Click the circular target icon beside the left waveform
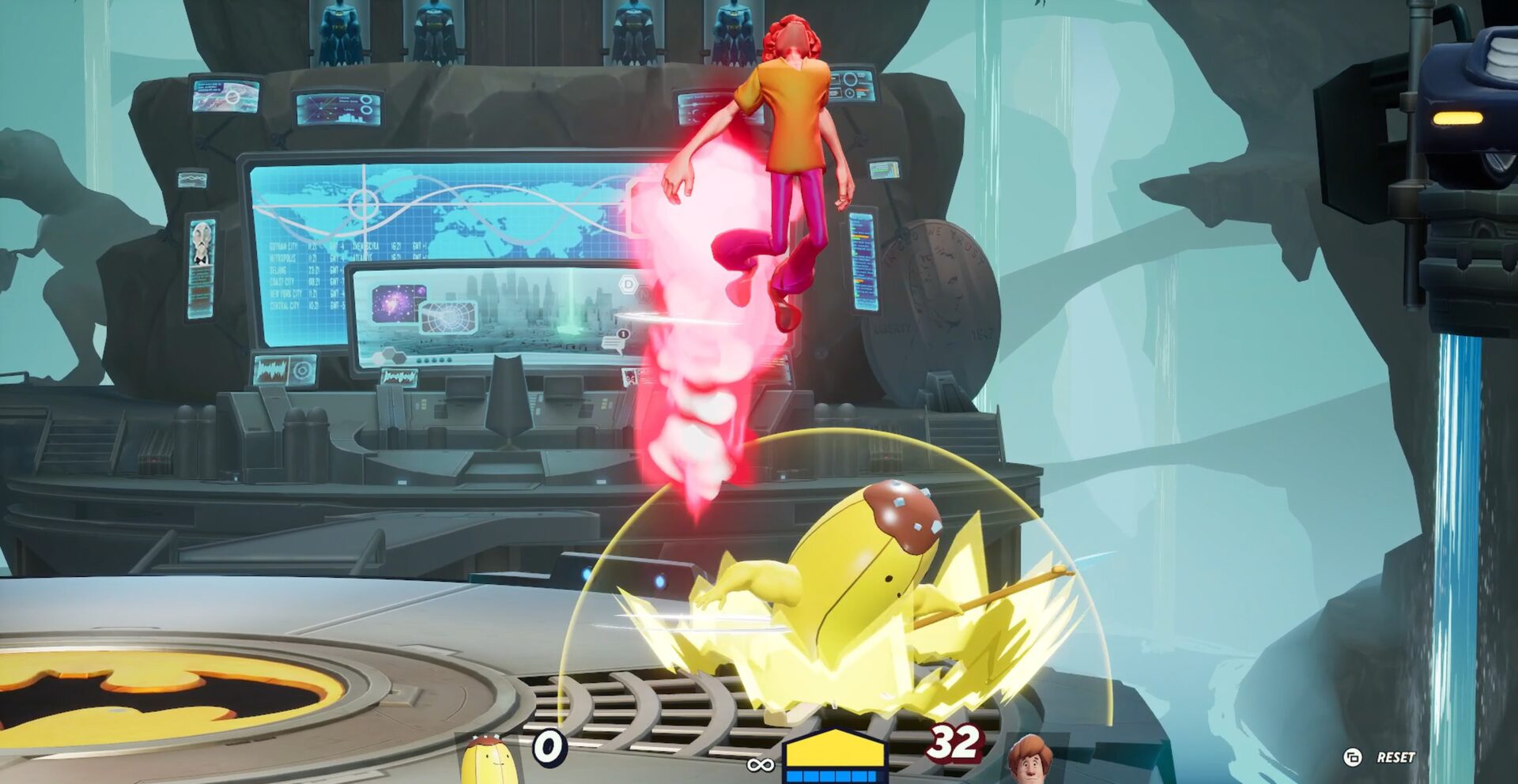 pyautogui.click(x=303, y=371)
